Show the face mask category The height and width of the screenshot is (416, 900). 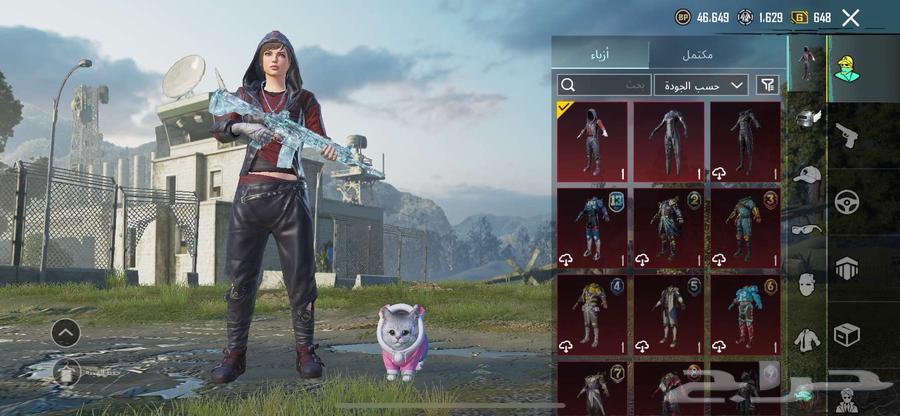806,285
